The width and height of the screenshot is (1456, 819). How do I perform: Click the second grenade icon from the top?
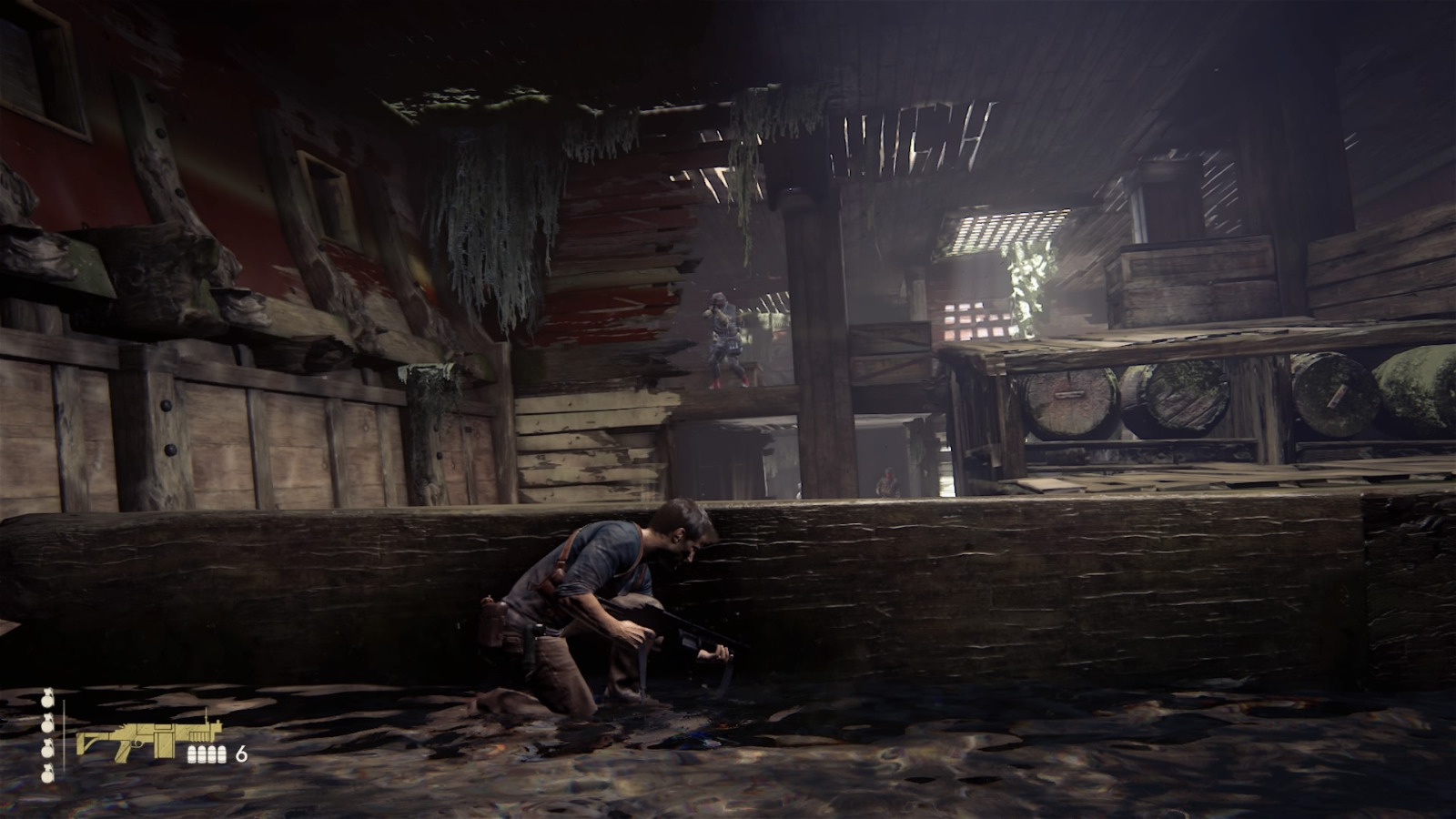pos(45,723)
